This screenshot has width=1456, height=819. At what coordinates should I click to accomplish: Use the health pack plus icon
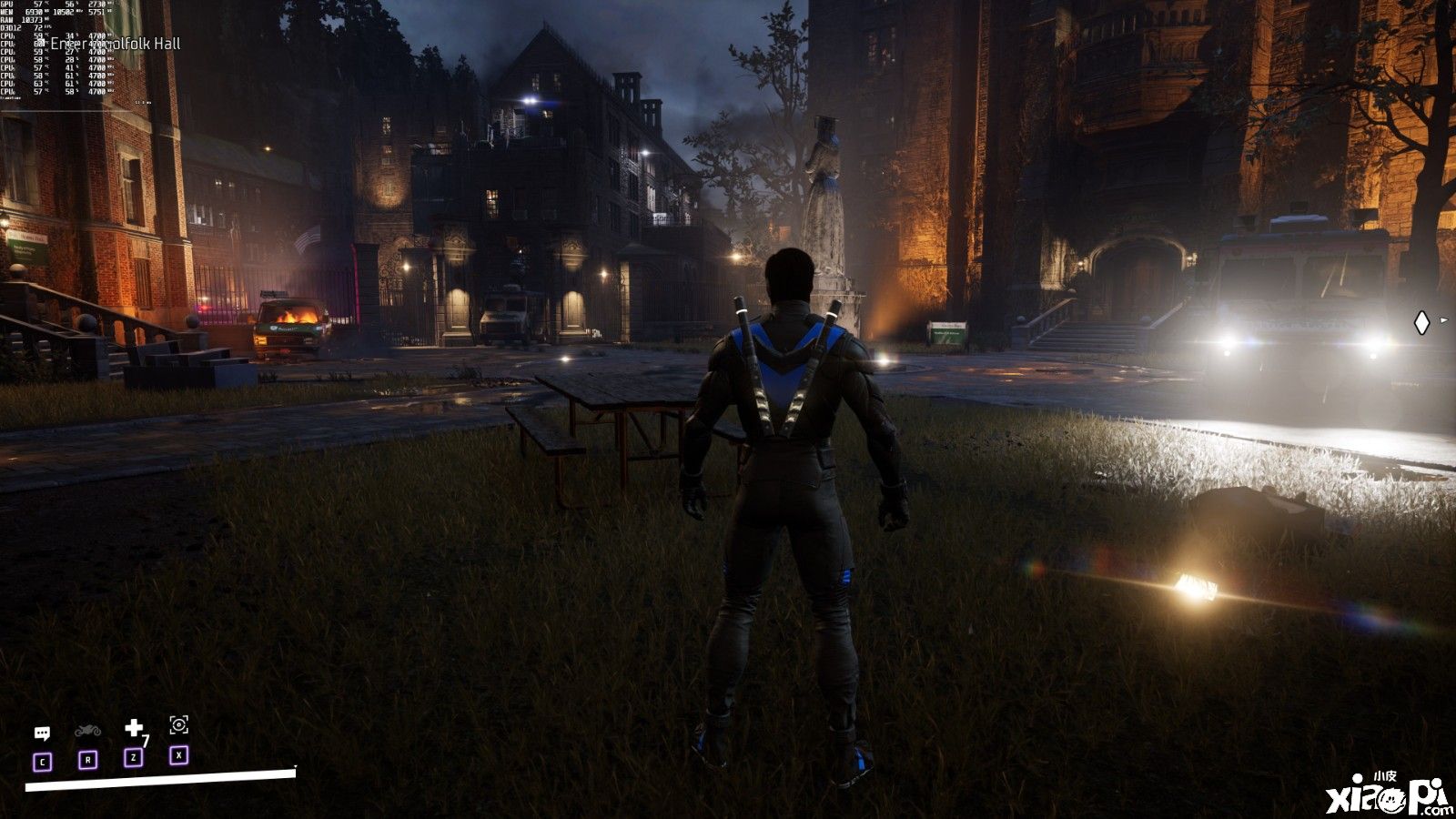pos(134,728)
